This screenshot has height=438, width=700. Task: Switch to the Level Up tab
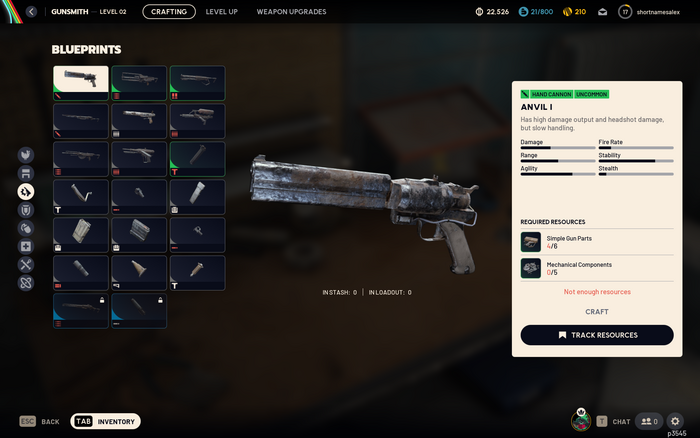tap(221, 12)
